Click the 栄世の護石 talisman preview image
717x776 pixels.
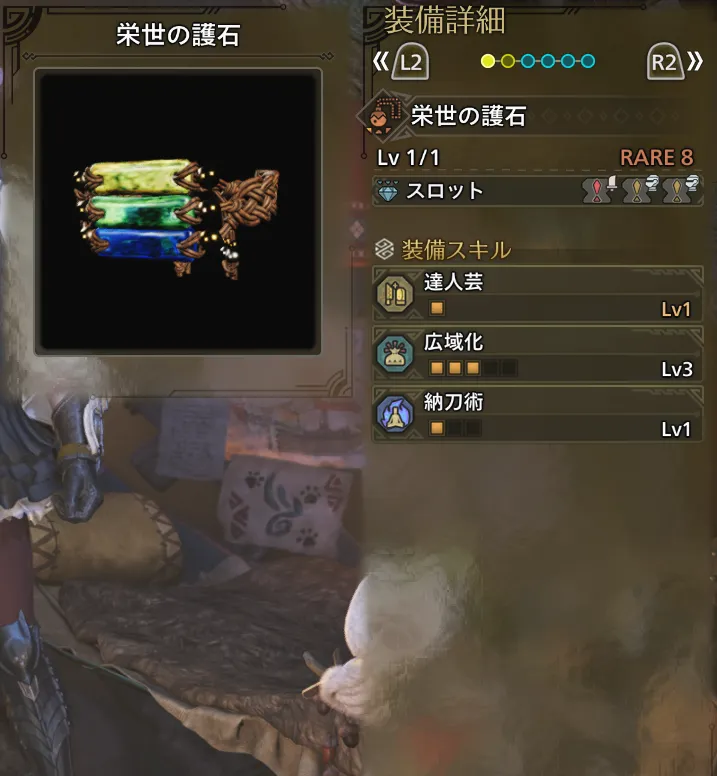click(178, 211)
